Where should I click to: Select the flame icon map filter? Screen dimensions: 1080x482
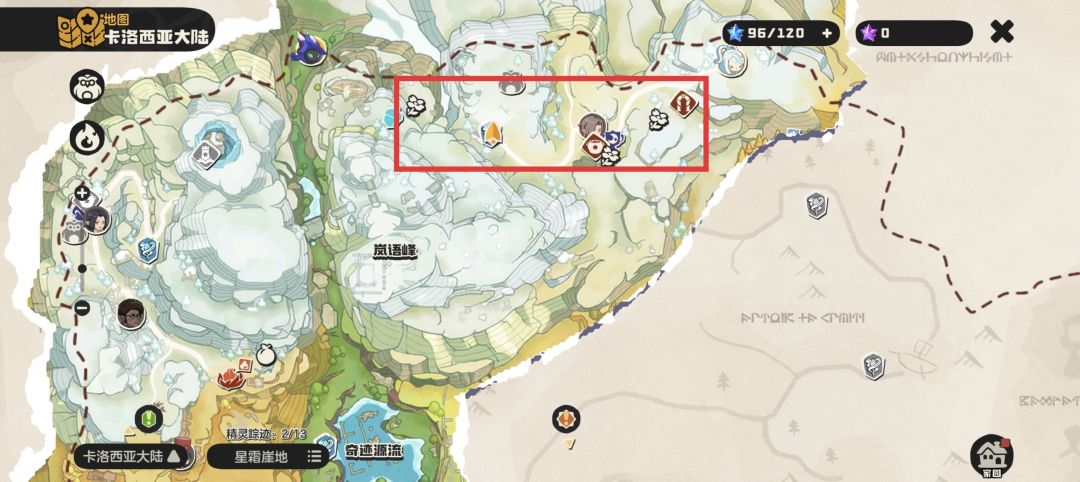tap(86, 136)
